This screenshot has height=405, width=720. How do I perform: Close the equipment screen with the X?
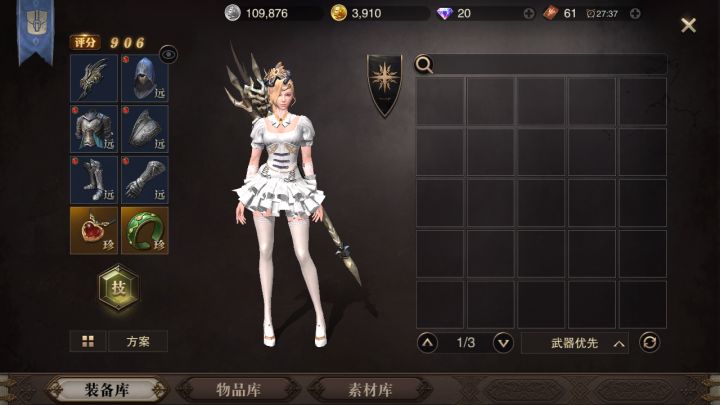pos(688,25)
